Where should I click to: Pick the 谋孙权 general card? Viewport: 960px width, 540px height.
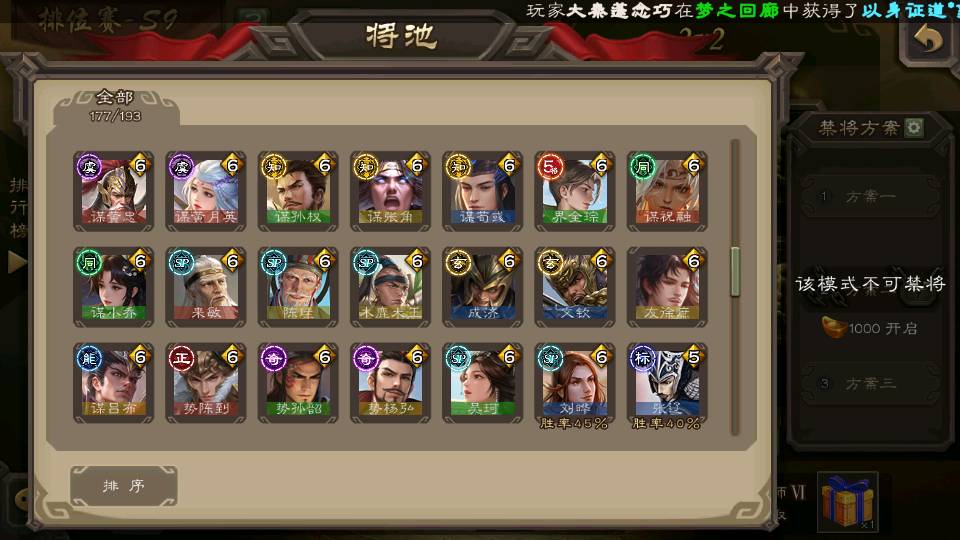pyautogui.click(x=297, y=190)
